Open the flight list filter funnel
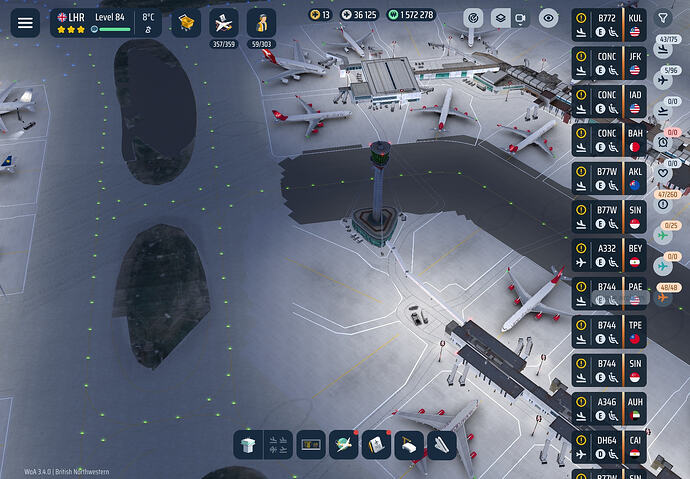The width and height of the screenshot is (690, 479). [663, 18]
